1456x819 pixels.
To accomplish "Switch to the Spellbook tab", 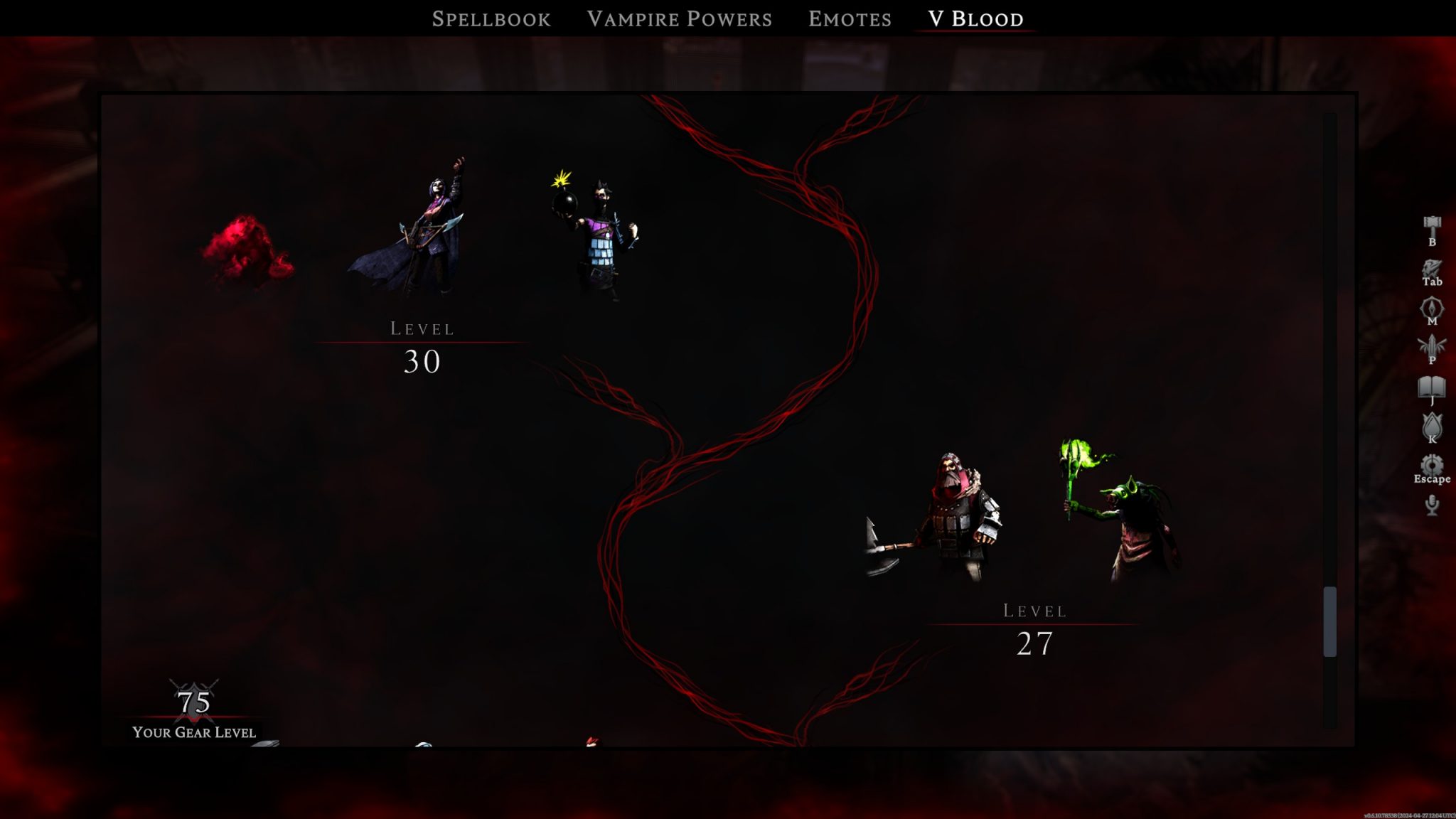I will point(491,18).
